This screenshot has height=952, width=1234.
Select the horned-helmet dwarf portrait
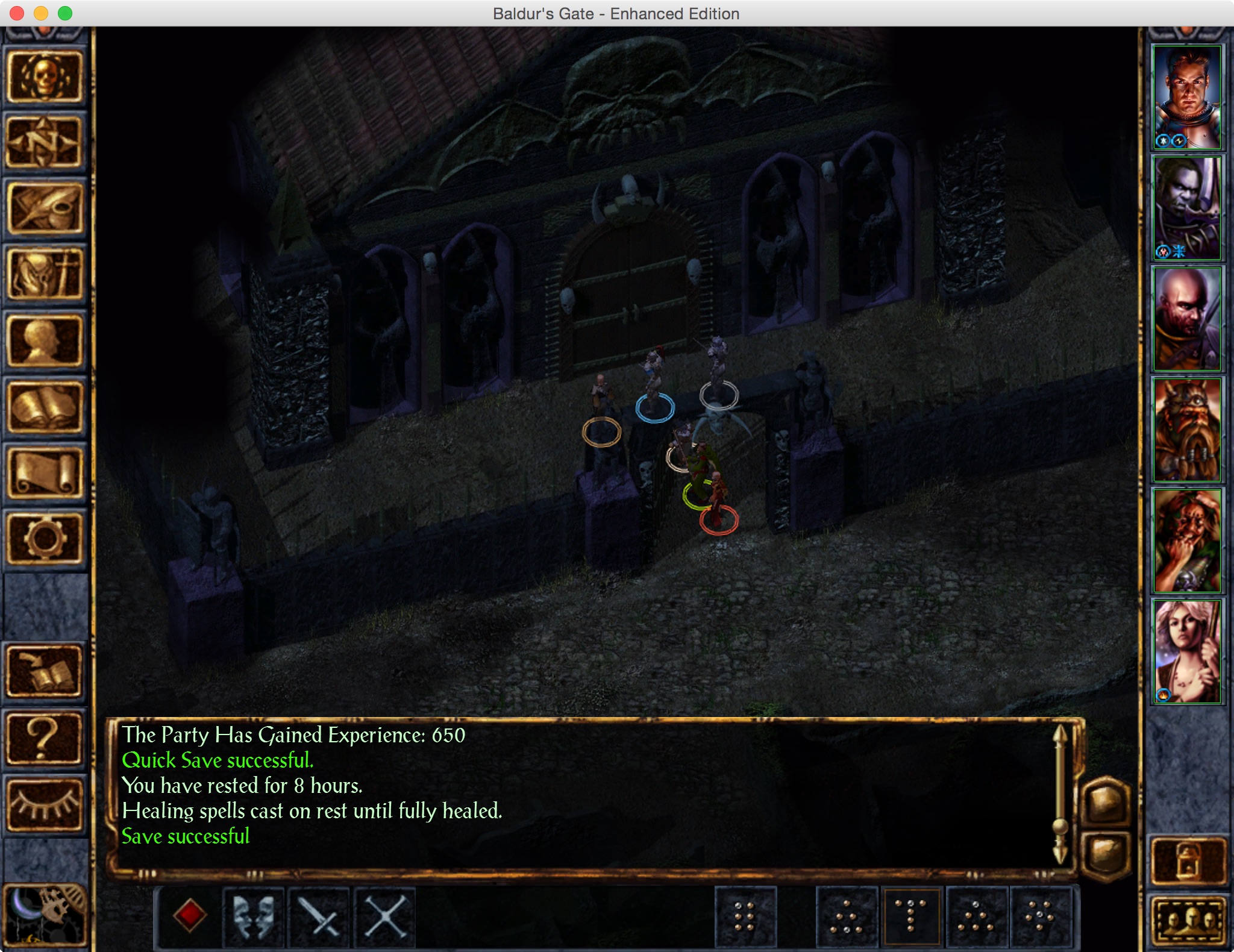[x=1186, y=430]
